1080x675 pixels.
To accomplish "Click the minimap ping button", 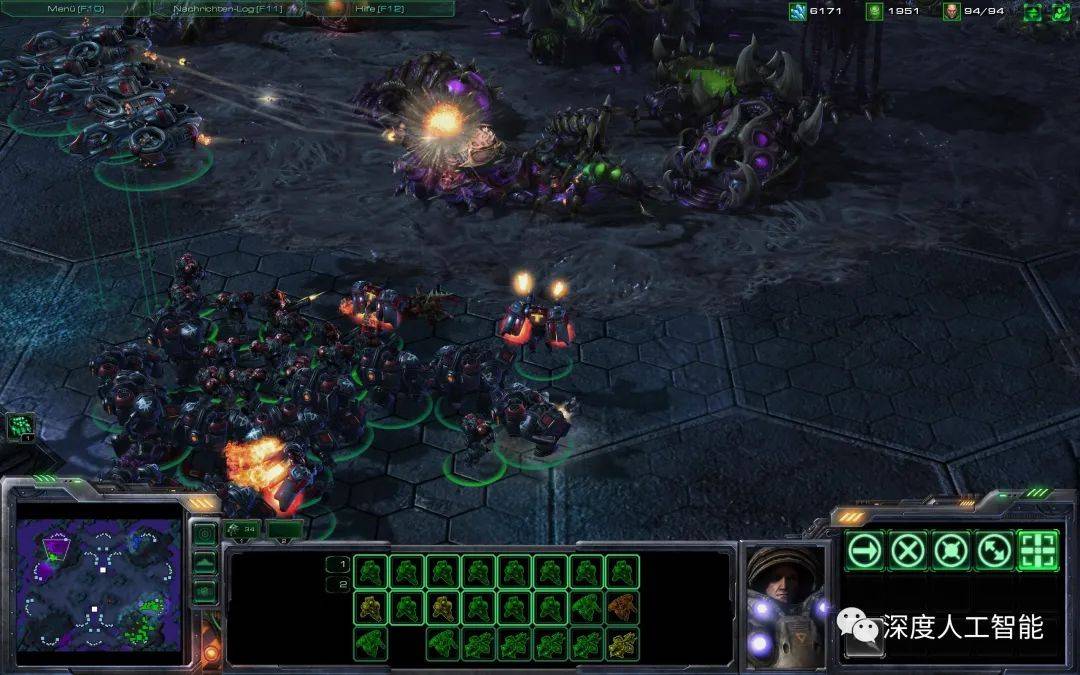I will coord(204,535).
